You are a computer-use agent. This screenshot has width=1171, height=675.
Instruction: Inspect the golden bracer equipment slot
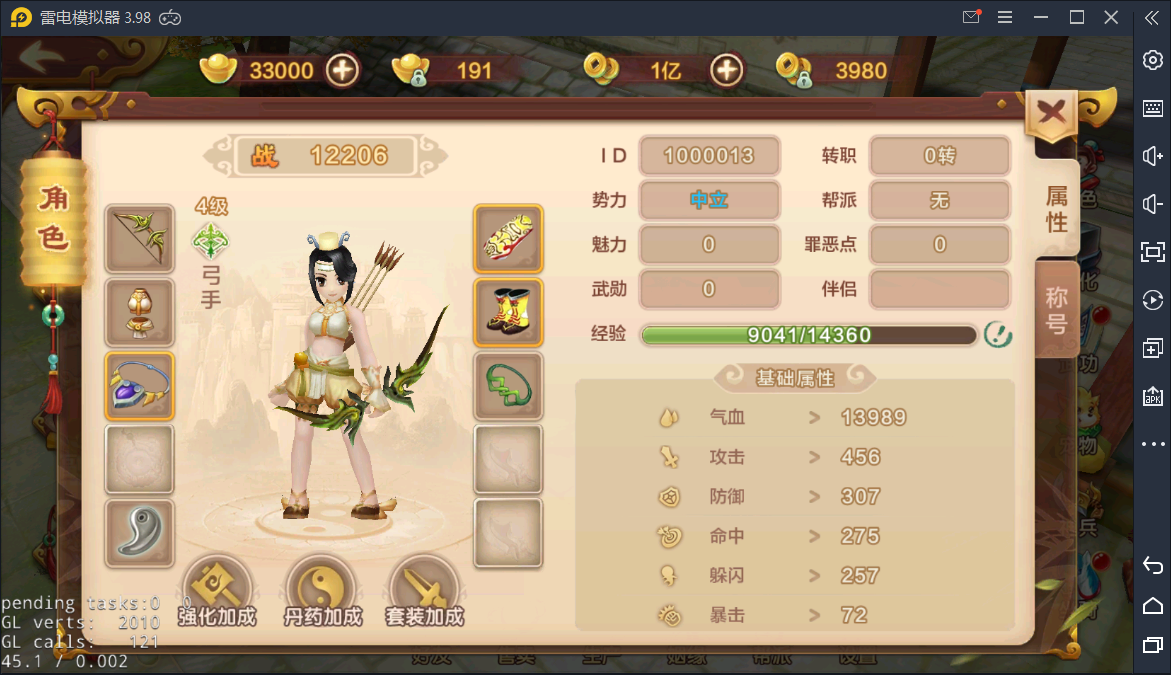[x=509, y=239]
